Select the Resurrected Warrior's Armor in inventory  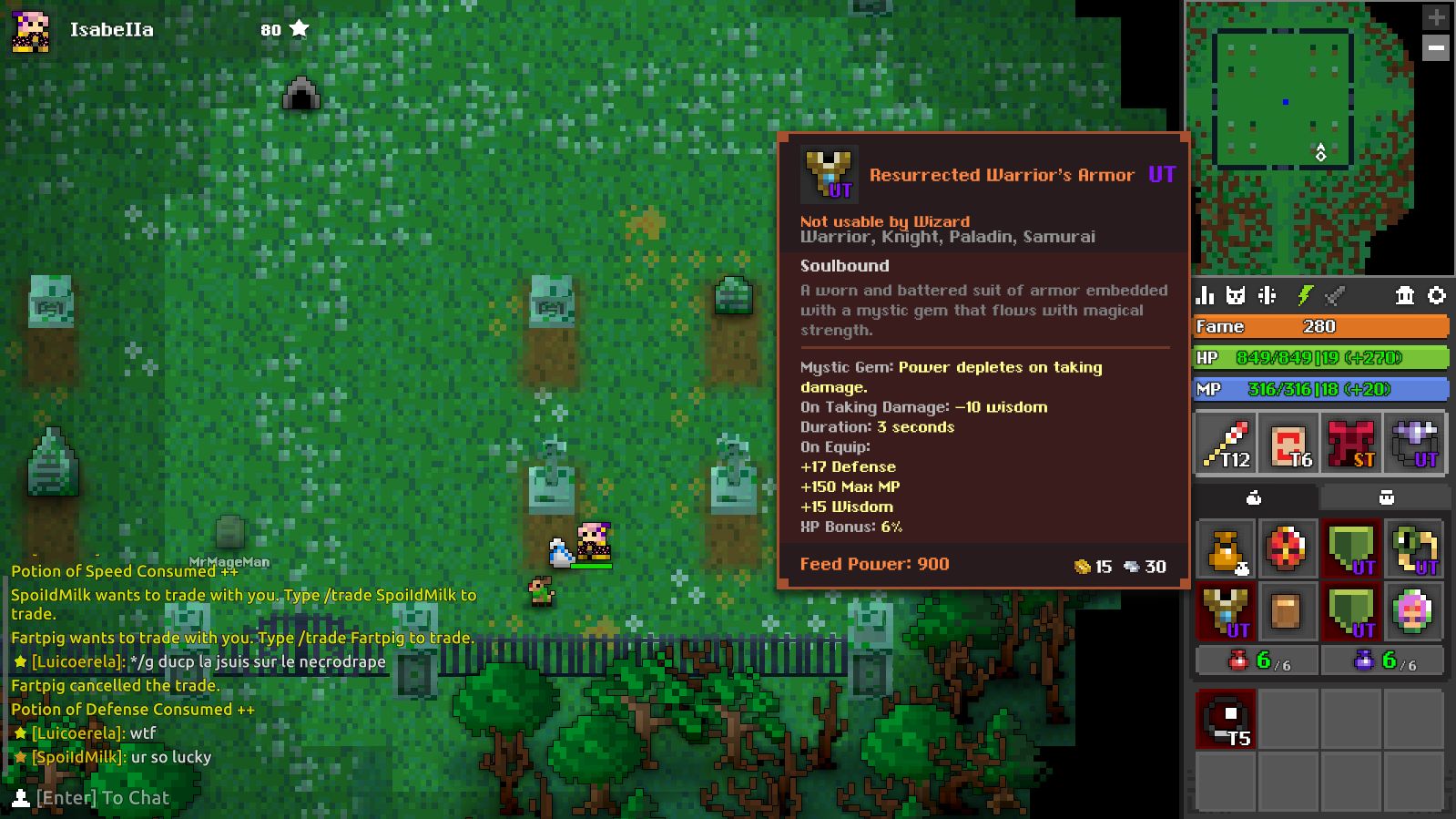click(x=1225, y=612)
